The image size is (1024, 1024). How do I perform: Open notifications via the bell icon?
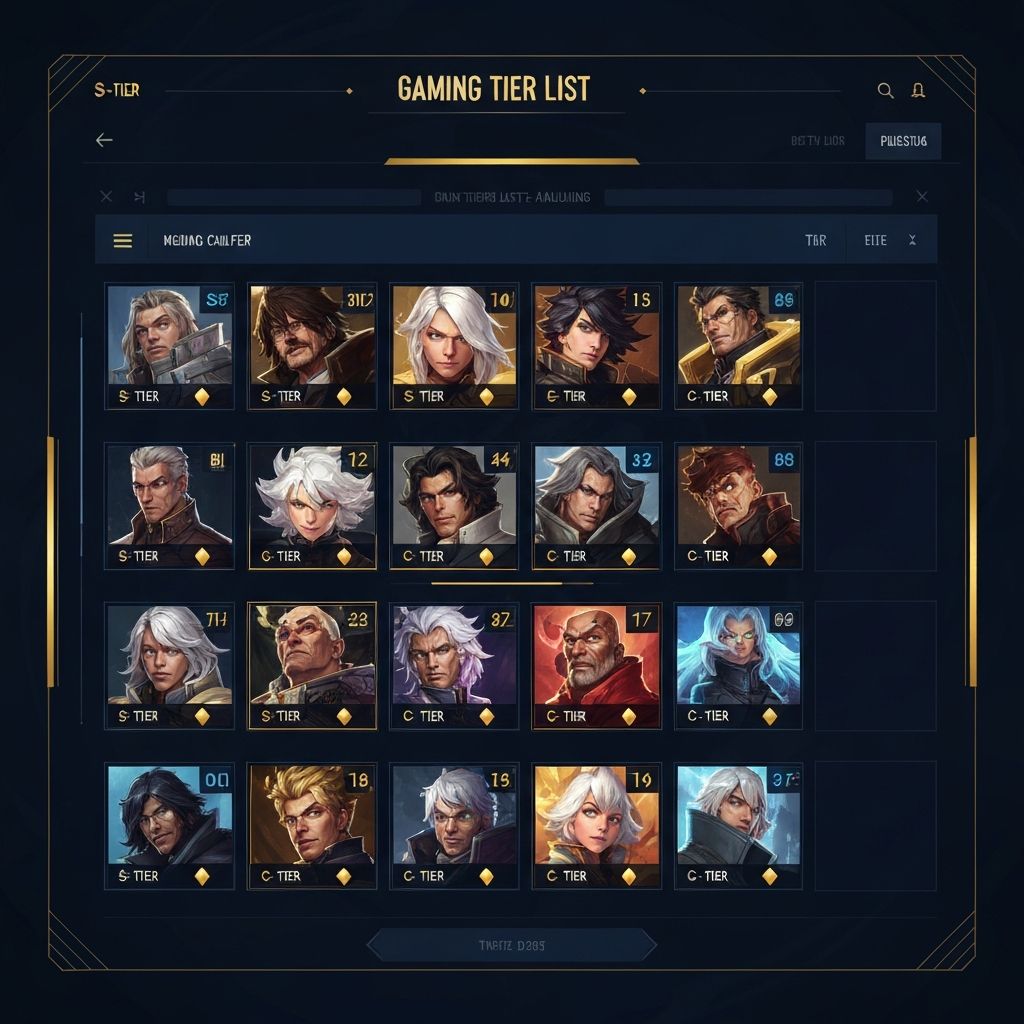(918, 90)
